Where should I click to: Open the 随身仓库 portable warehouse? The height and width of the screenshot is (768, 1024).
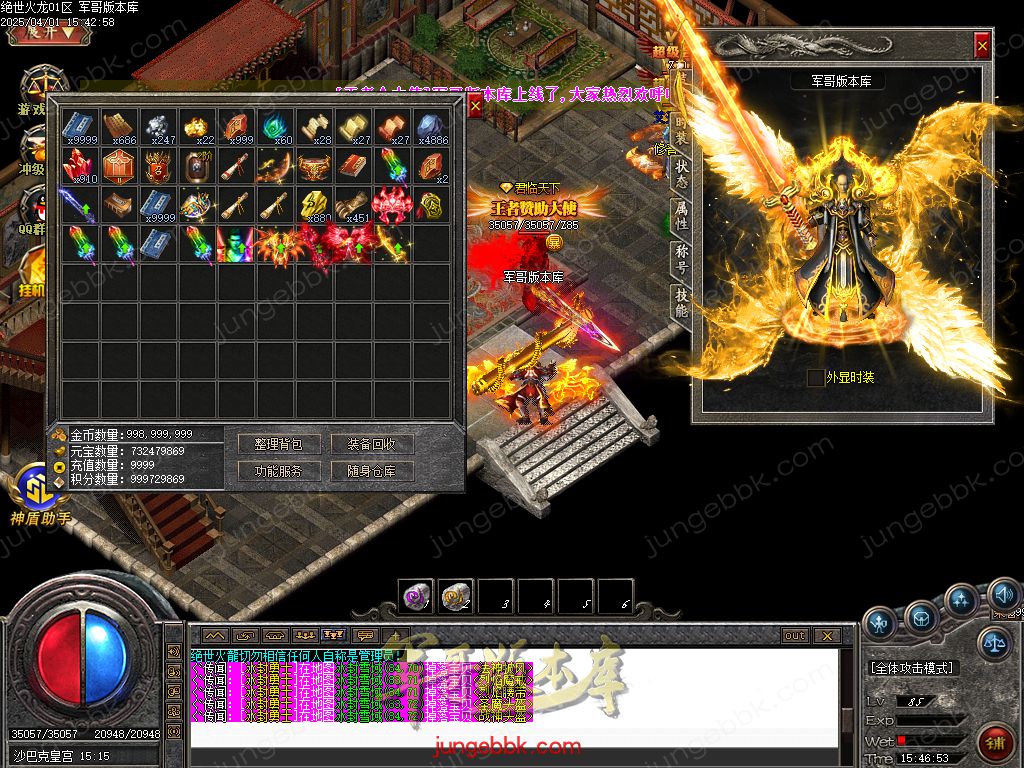click(372, 471)
